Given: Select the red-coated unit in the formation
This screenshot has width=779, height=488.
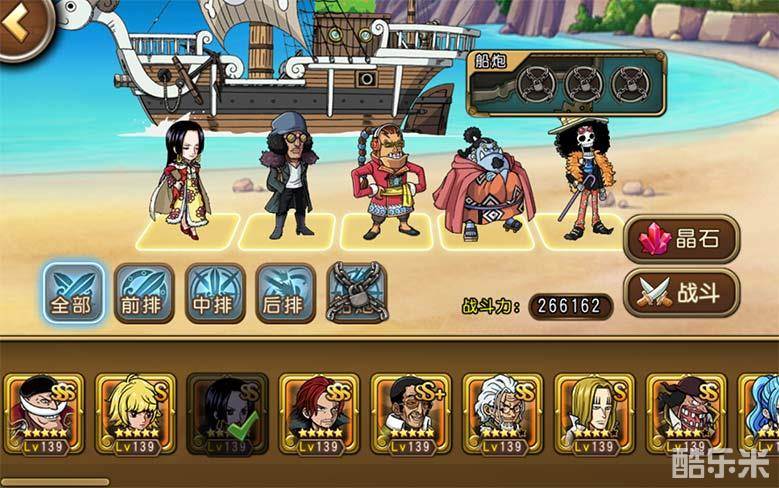Looking at the screenshot, I should [385, 182].
